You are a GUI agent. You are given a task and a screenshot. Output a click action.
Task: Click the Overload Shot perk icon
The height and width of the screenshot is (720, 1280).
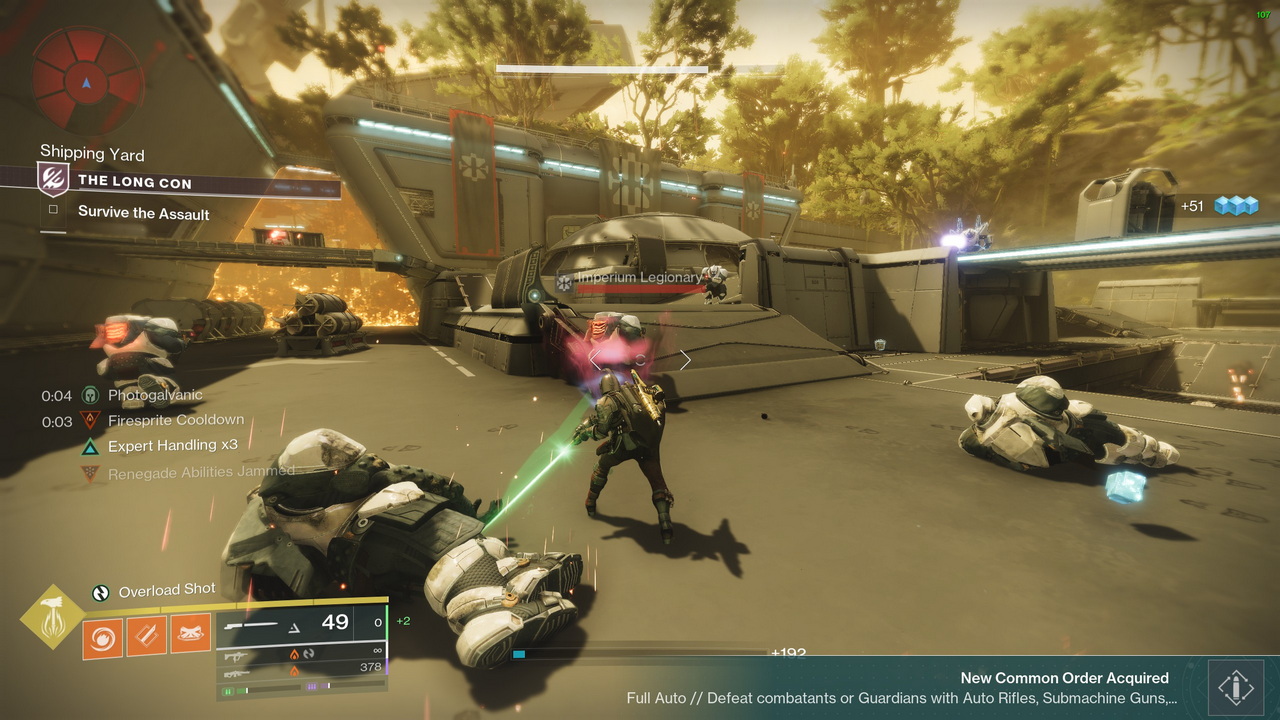point(101,592)
